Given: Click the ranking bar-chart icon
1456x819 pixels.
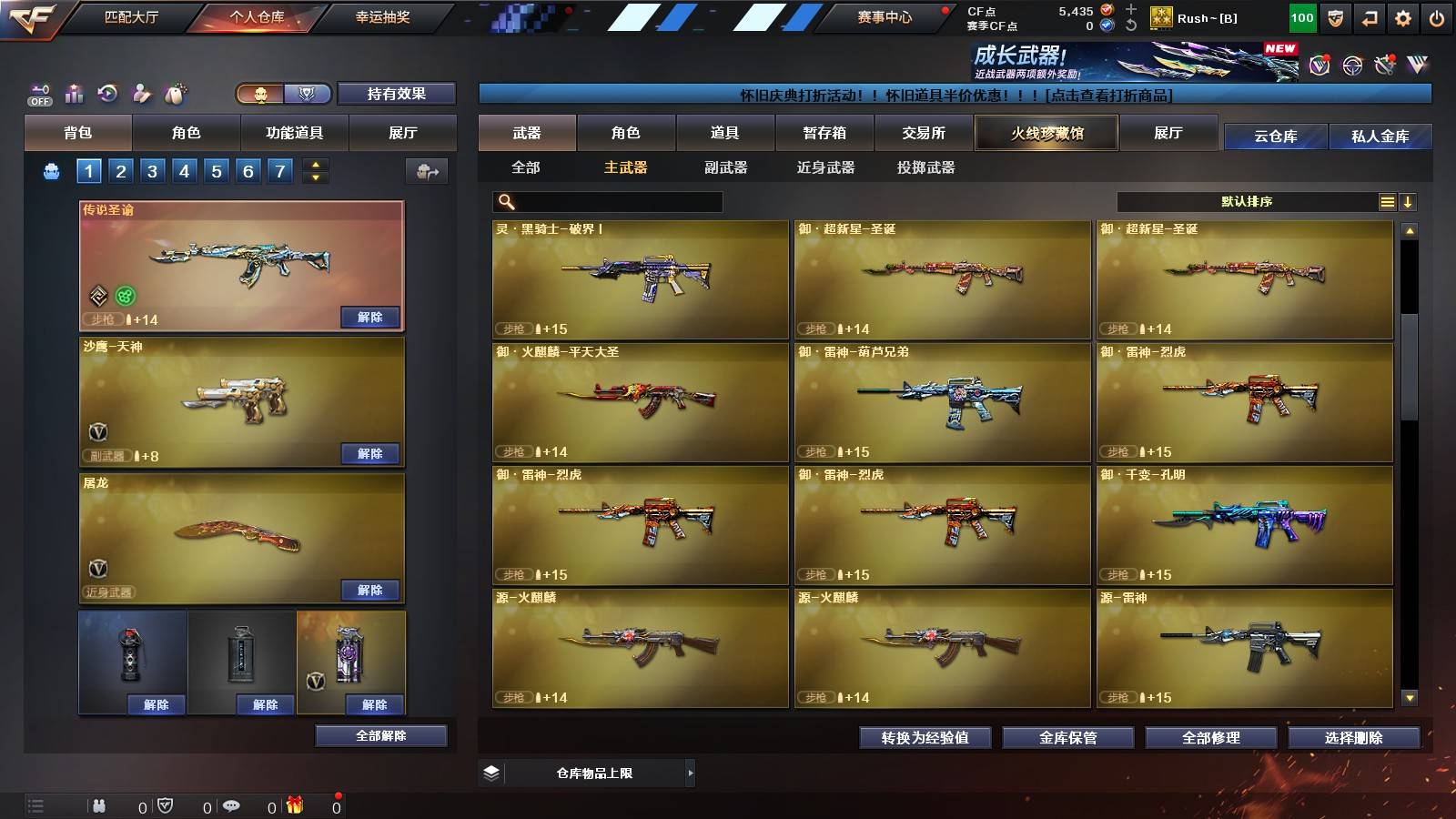Looking at the screenshot, I should pos(73,93).
